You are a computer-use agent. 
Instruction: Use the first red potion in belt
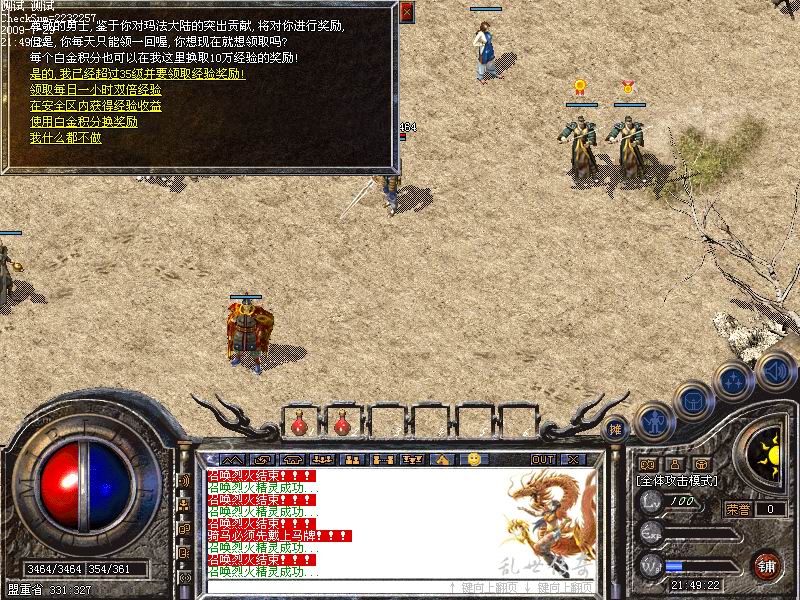(299, 425)
